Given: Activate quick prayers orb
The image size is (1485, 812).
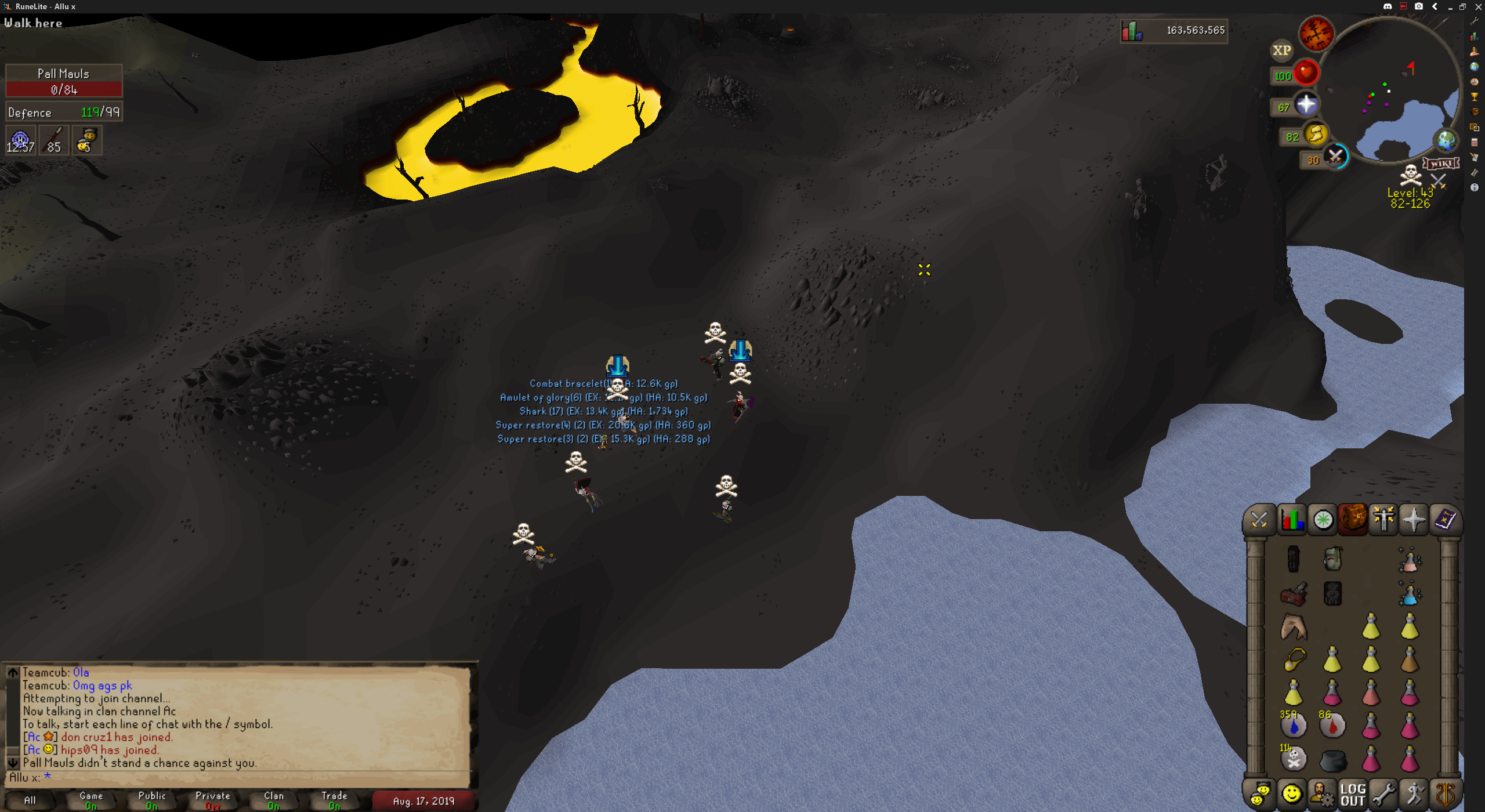Looking at the screenshot, I should [x=1306, y=105].
